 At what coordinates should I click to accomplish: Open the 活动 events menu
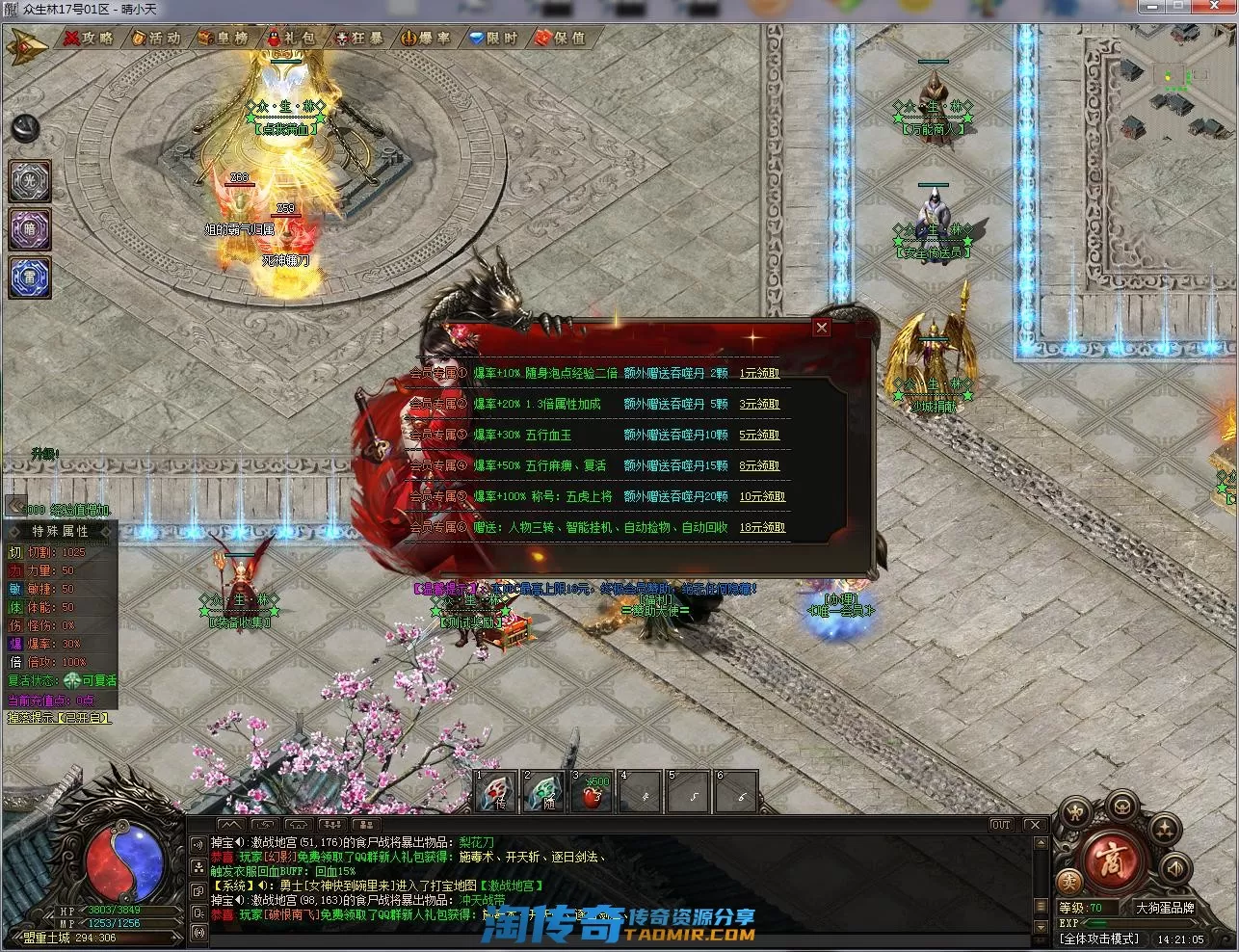coord(156,39)
